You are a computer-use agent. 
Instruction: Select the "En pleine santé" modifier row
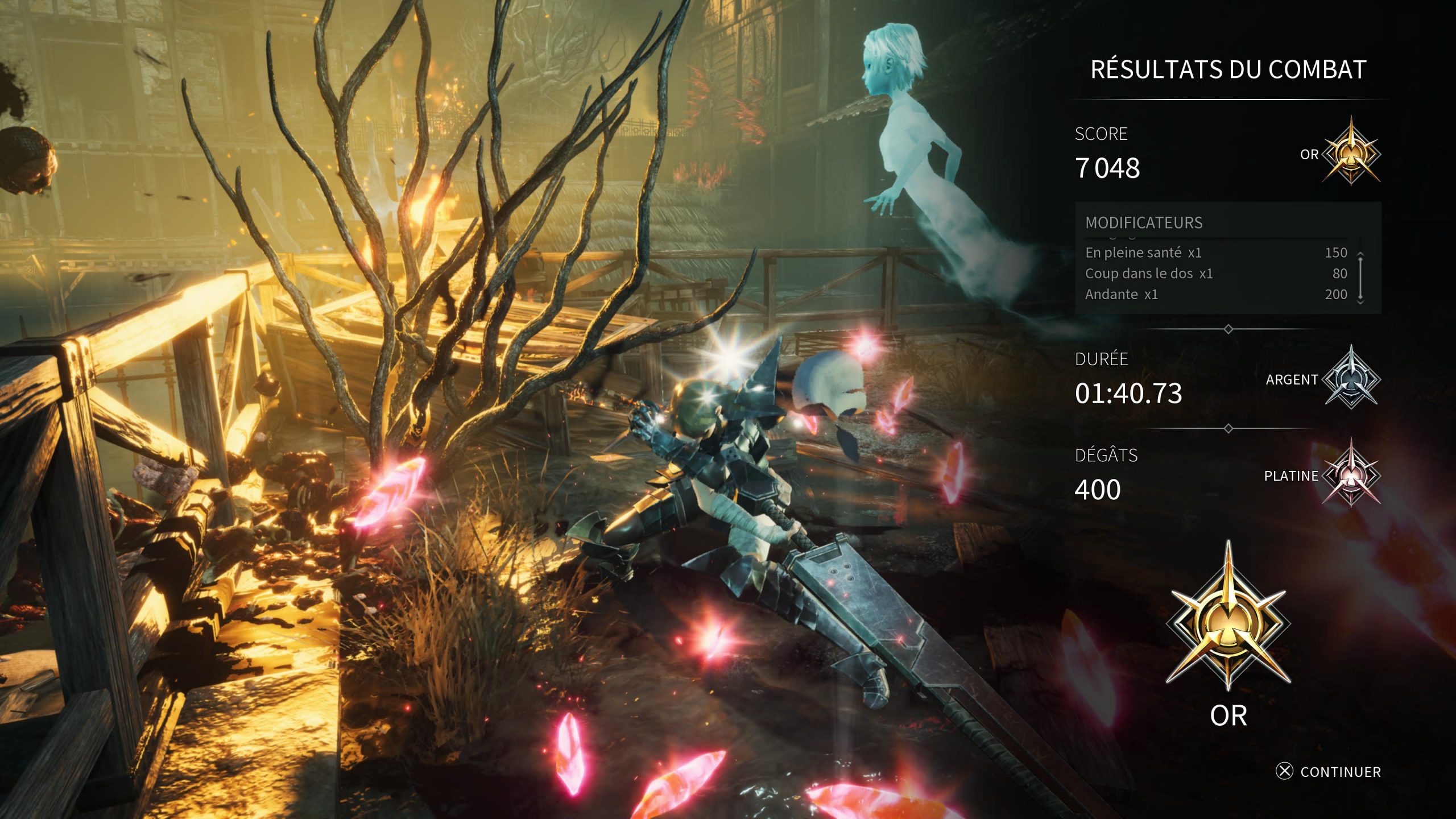pyautogui.click(x=1216, y=253)
